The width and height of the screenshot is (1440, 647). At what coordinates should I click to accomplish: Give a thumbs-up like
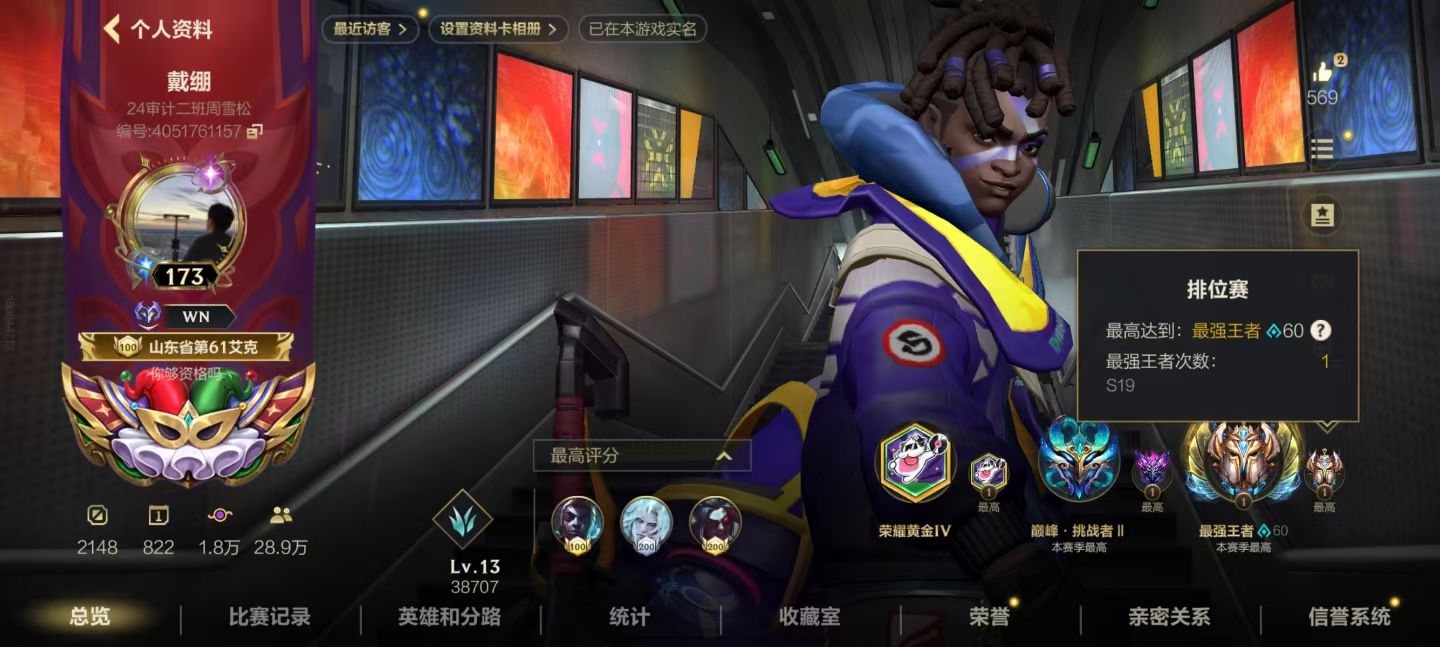[1322, 72]
